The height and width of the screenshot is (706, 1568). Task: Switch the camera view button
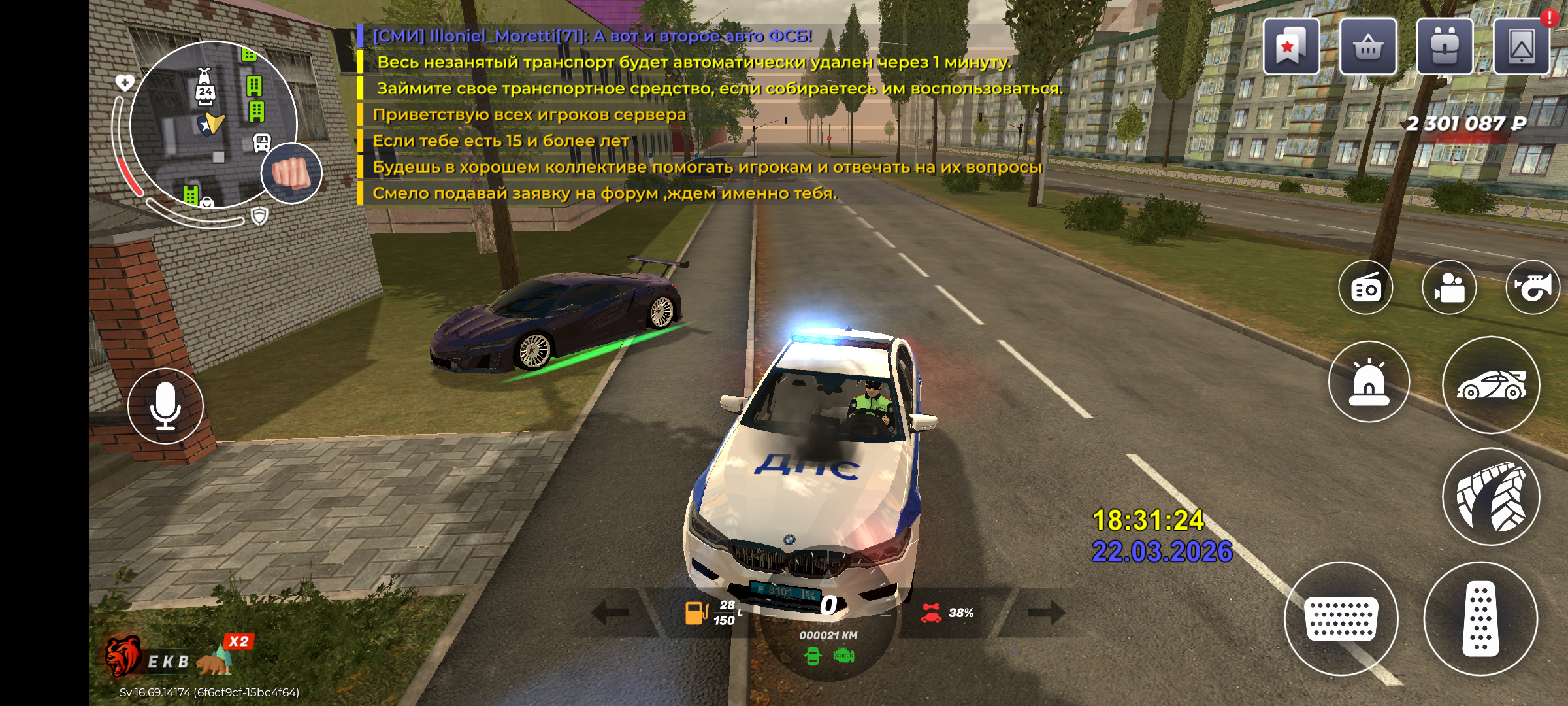[x=1449, y=288]
